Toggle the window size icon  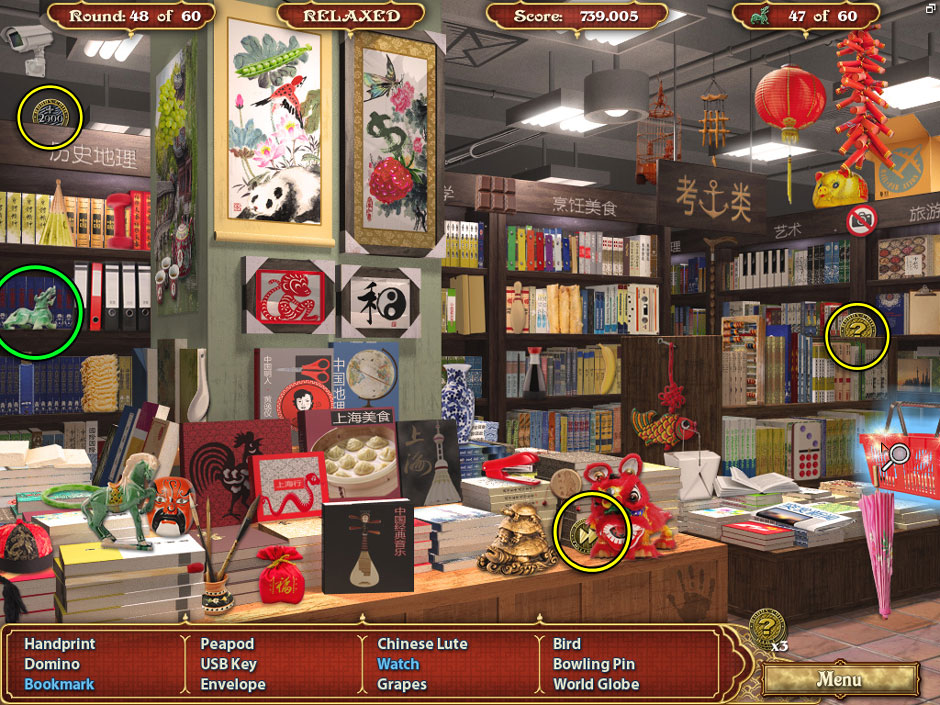928,7
